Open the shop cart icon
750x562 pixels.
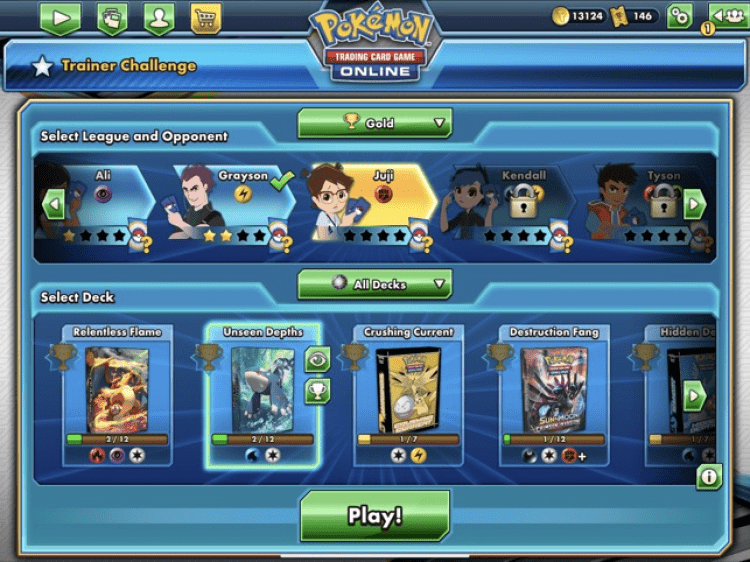[x=205, y=17]
